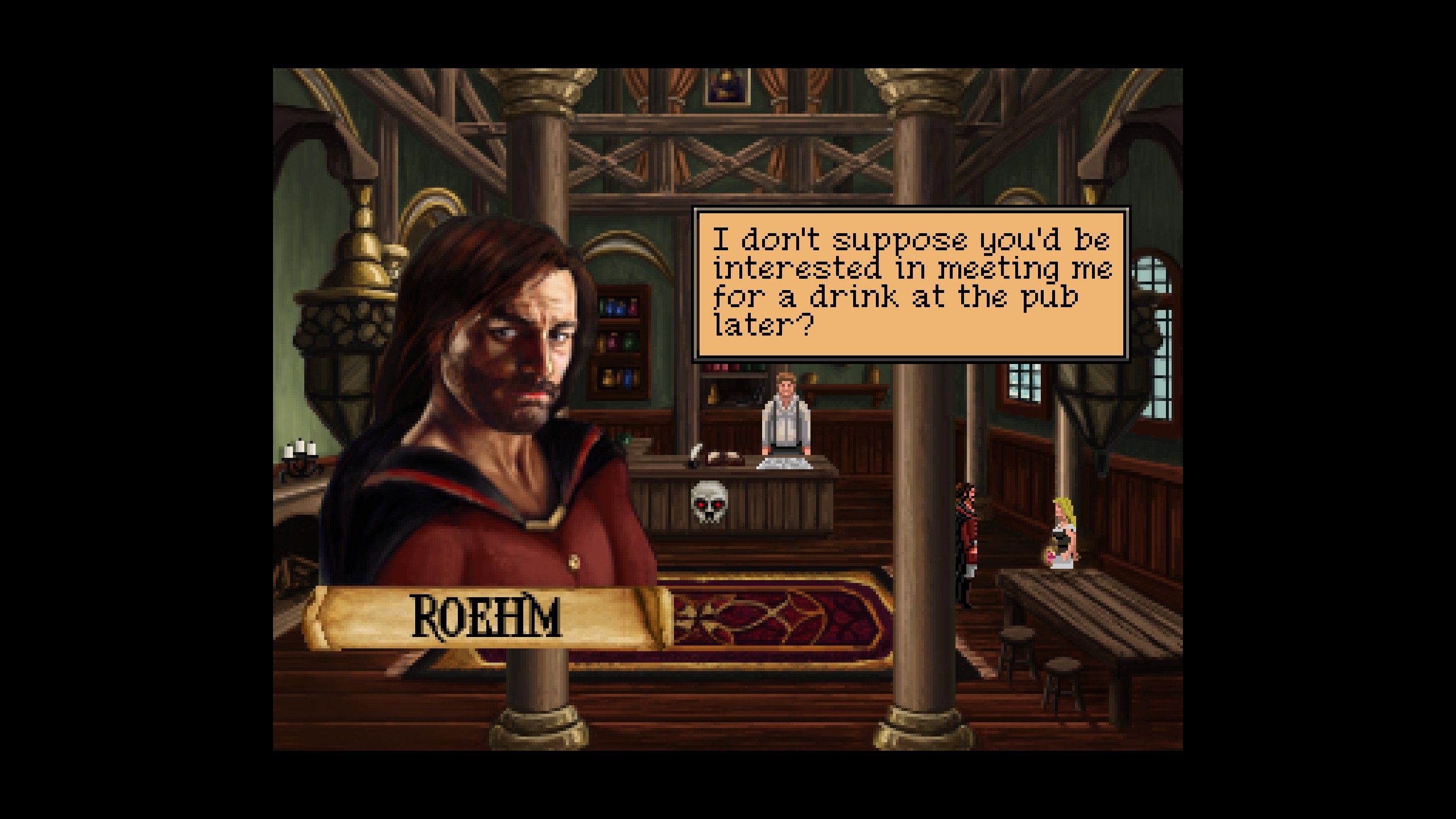Image resolution: width=1456 pixels, height=819 pixels.
Task: Dismiss Roehm's pub invitation dialogue box
Action: 911,283
